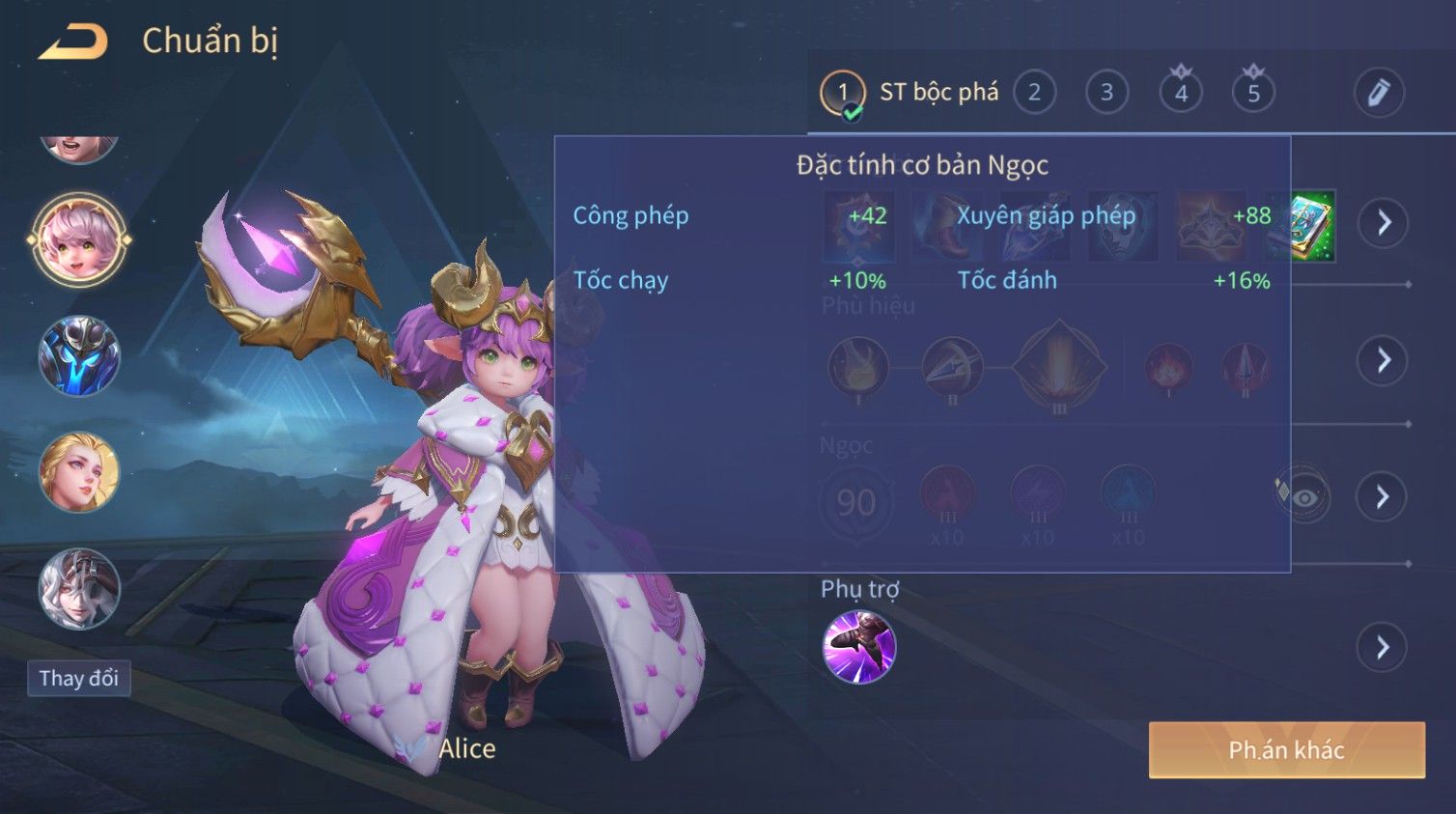Open build preset 5

[1253, 93]
